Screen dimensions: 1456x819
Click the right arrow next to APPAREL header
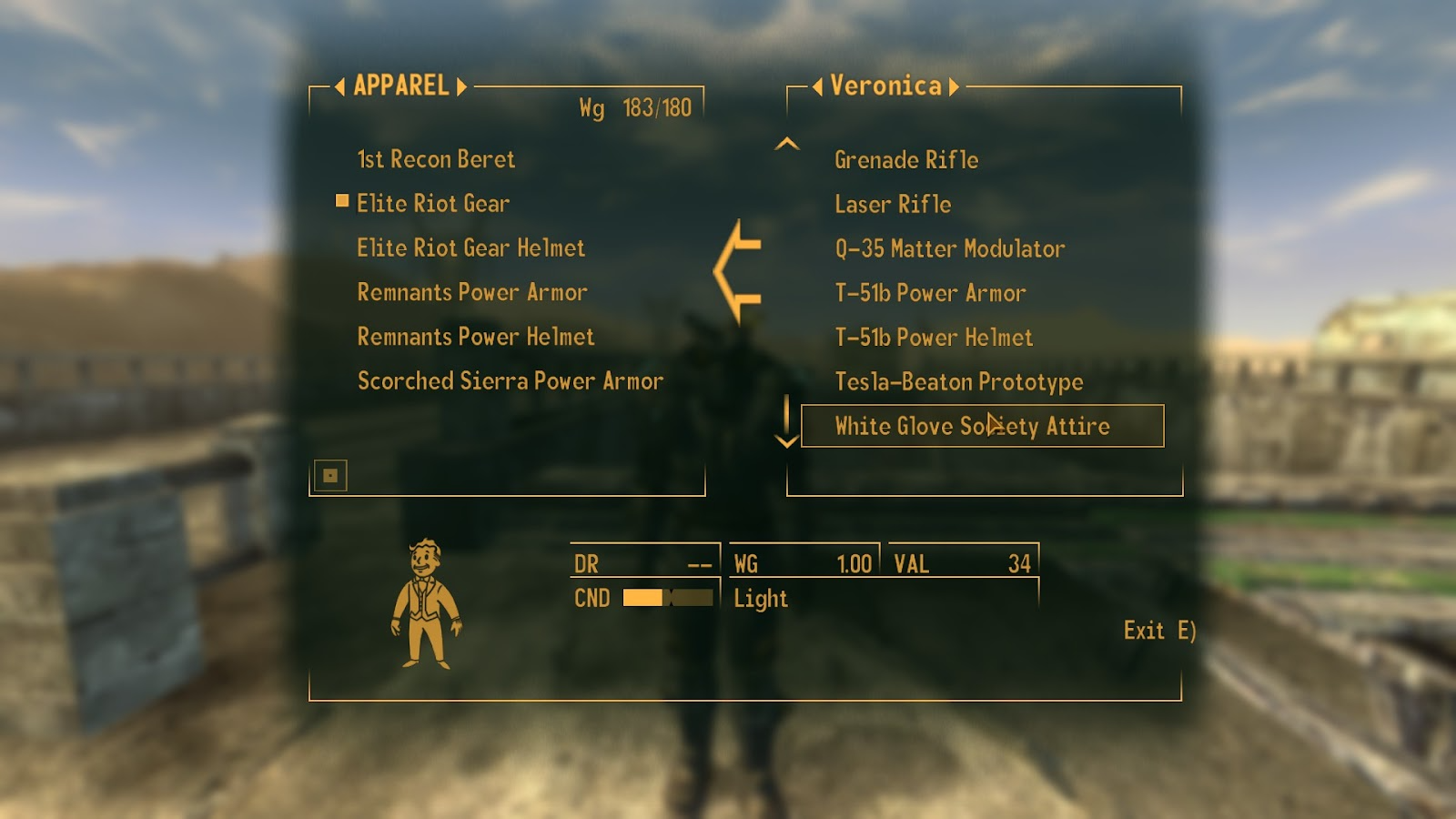[x=462, y=86]
